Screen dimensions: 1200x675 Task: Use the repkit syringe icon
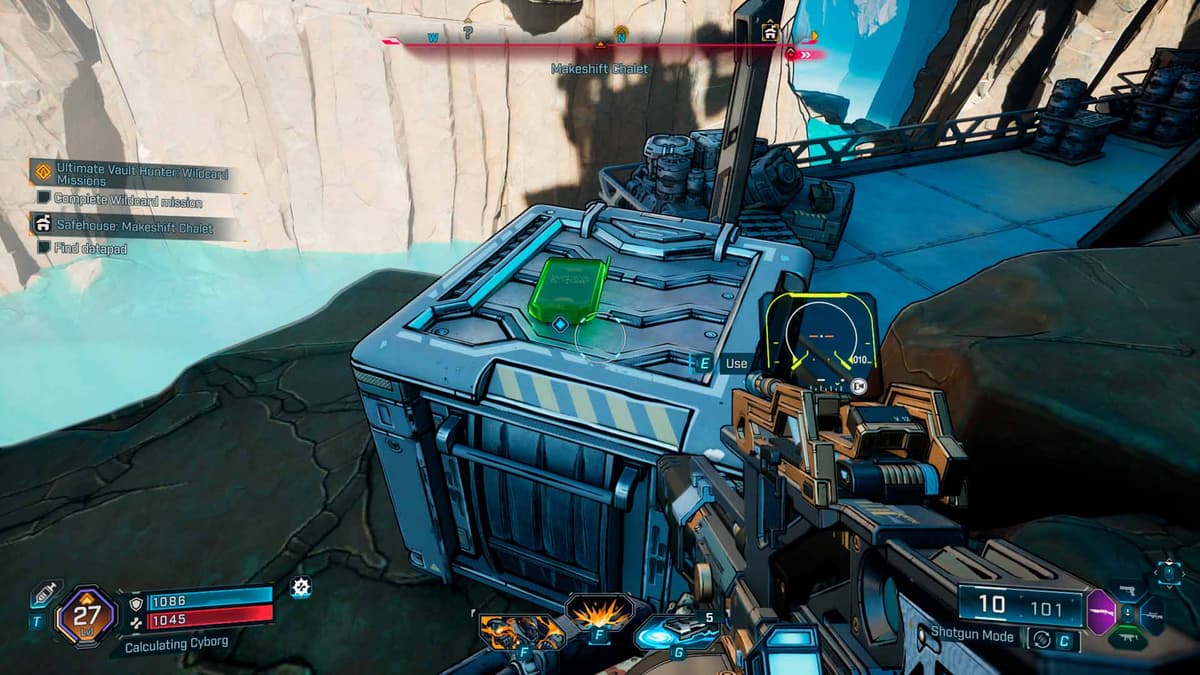click(42, 595)
